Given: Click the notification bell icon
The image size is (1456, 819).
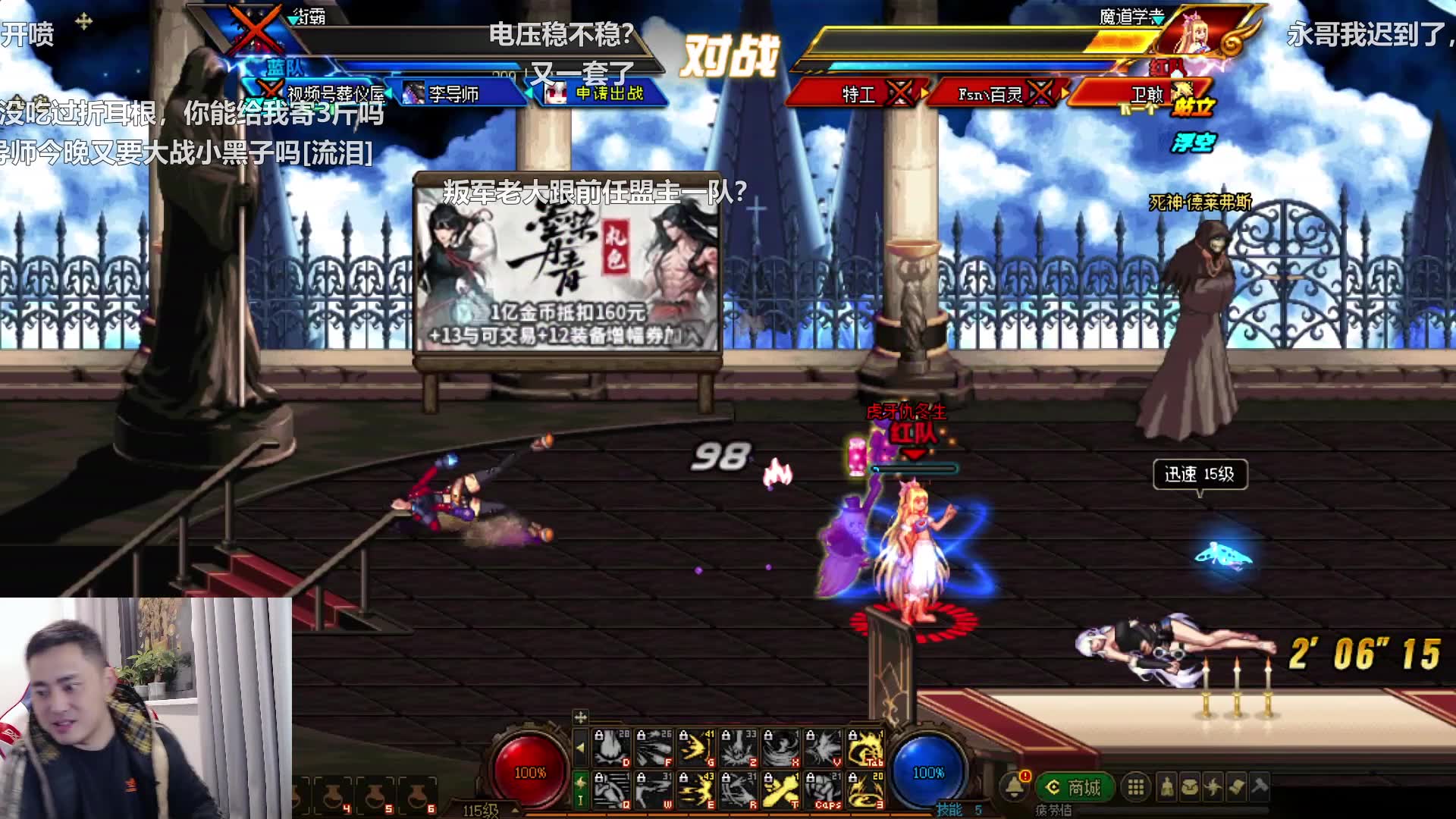Looking at the screenshot, I should click(1015, 786).
